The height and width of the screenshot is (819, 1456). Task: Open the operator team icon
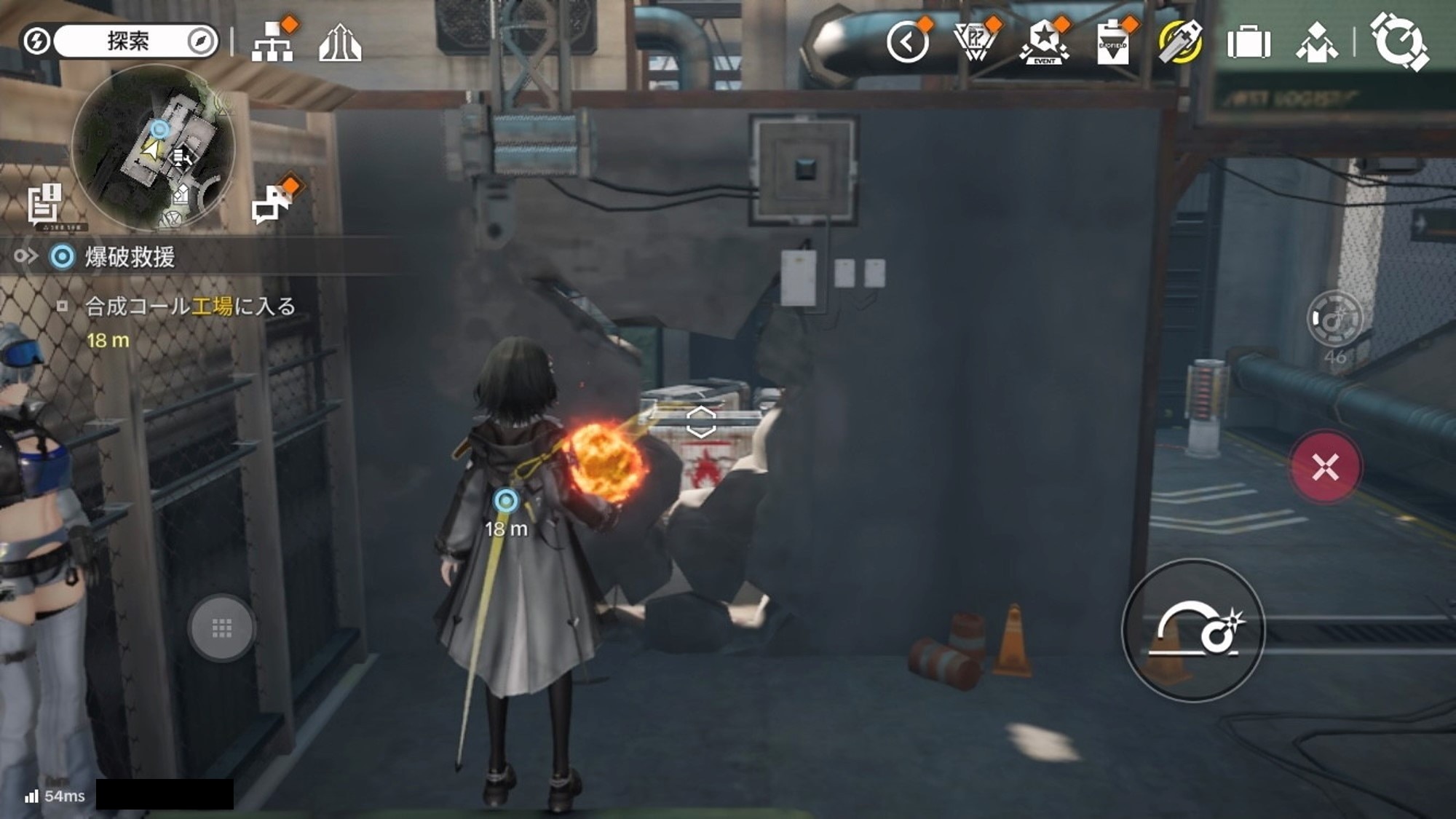pyautogui.click(x=1317, y=43)
